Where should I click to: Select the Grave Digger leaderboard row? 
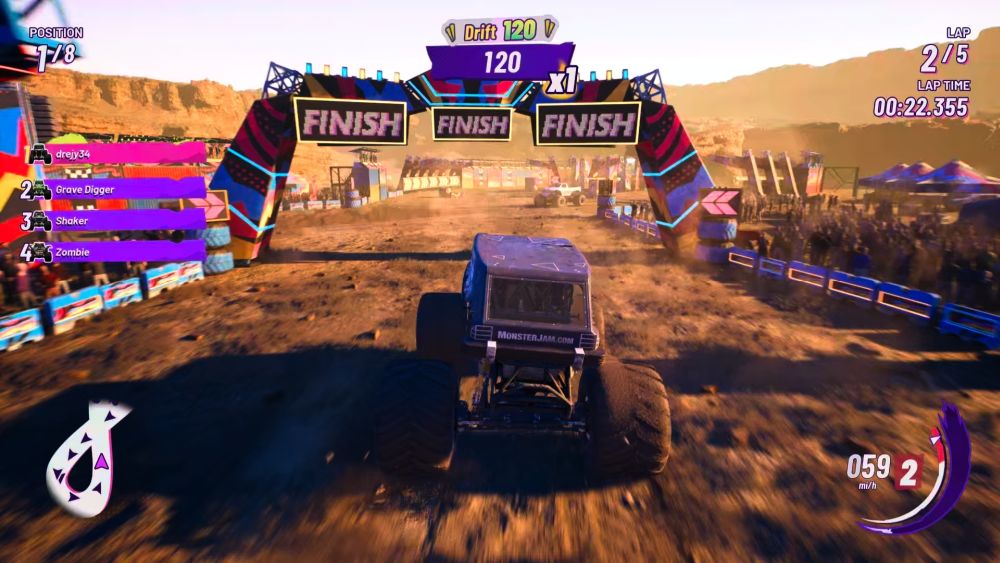coord(115,188)
